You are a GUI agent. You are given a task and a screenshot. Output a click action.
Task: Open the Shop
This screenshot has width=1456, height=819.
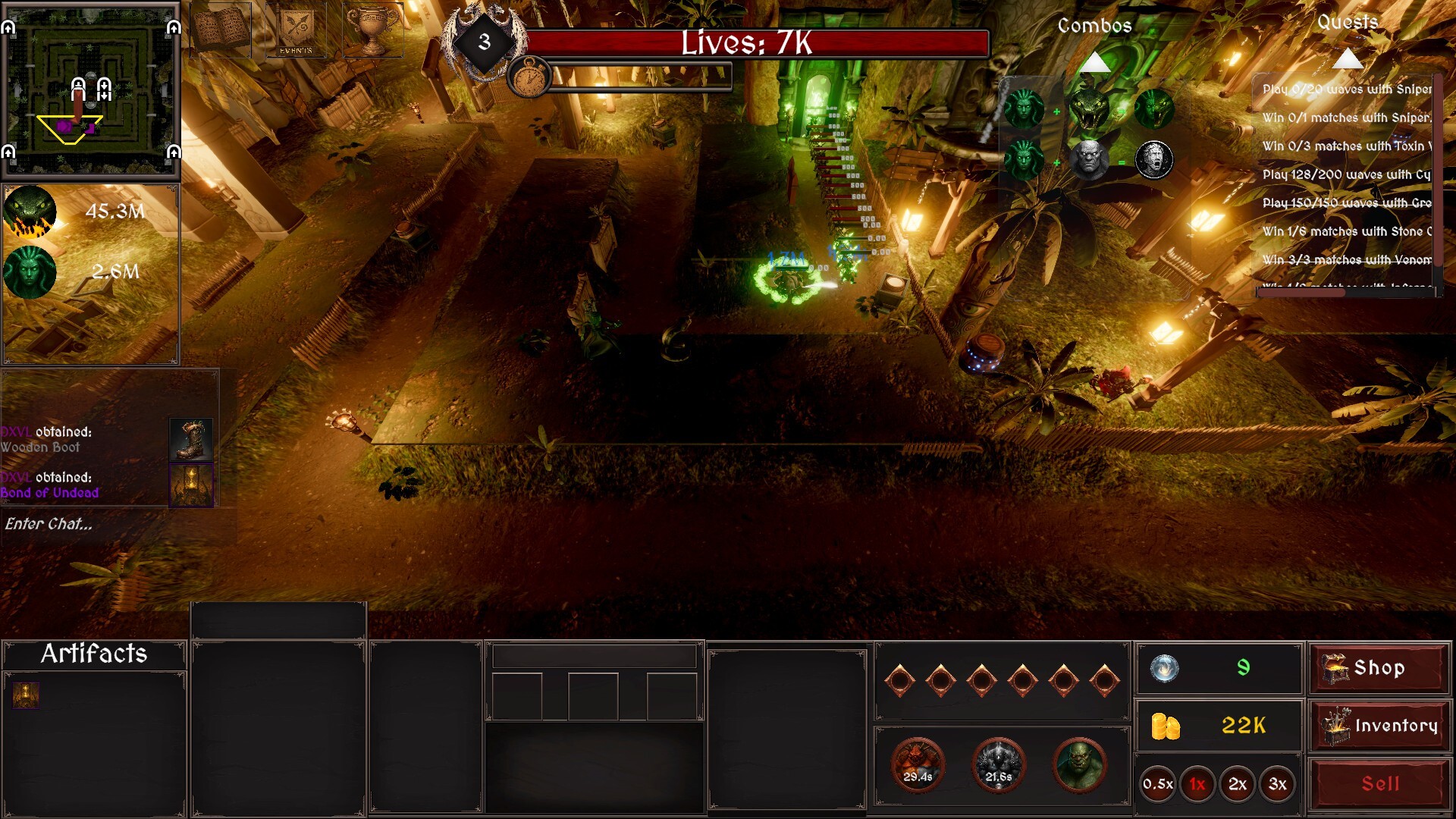1379,668
